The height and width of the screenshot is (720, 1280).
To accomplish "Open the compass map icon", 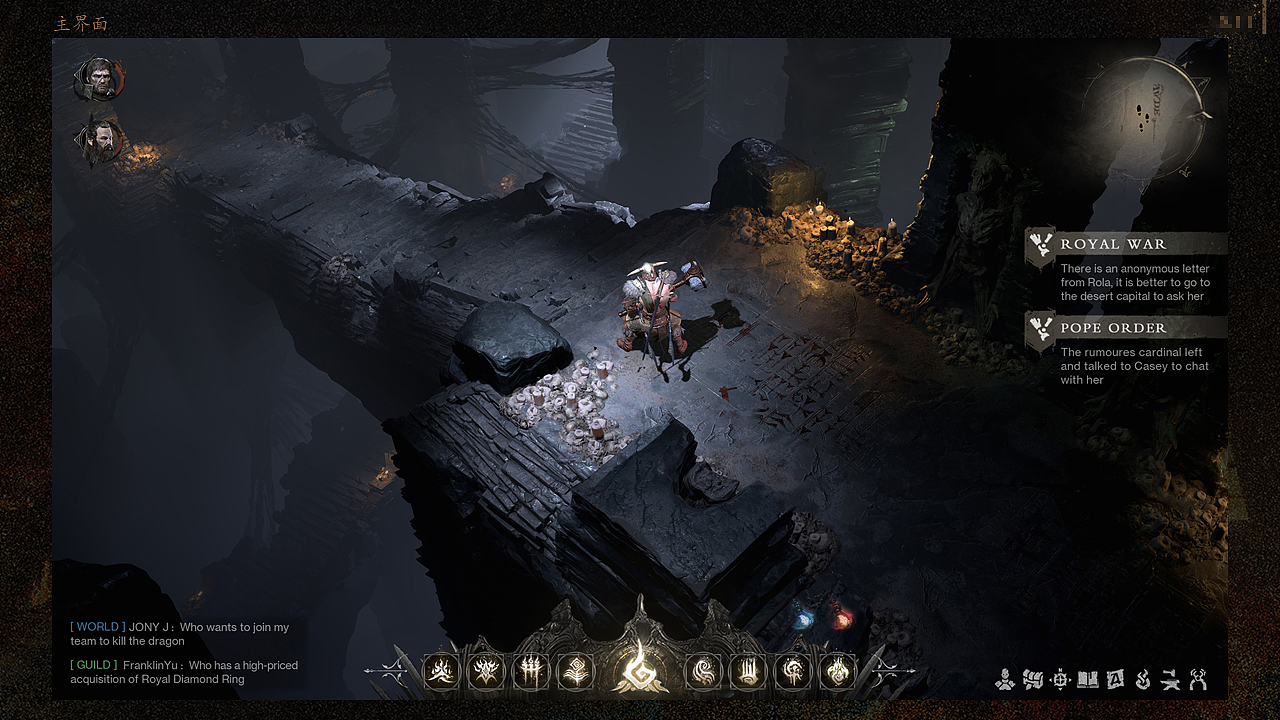I will [1061, 680].
